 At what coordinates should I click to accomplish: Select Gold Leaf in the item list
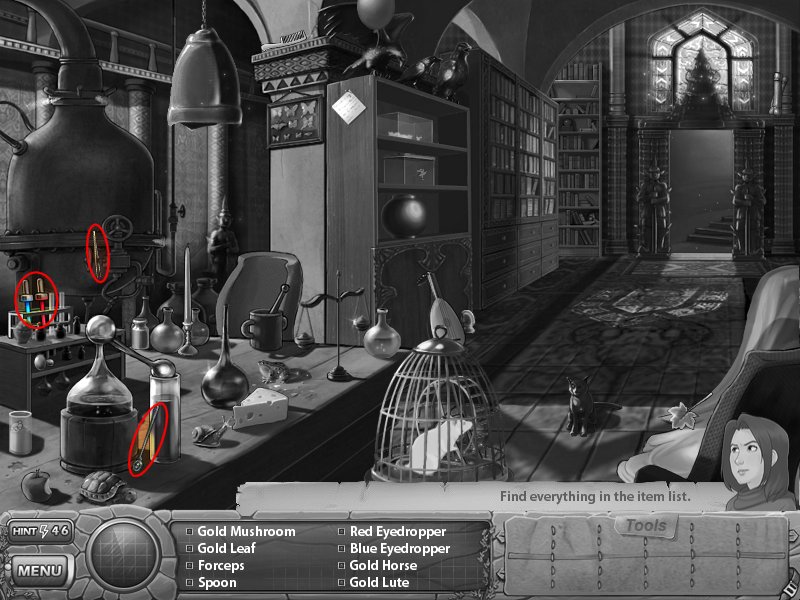(226, 549)
